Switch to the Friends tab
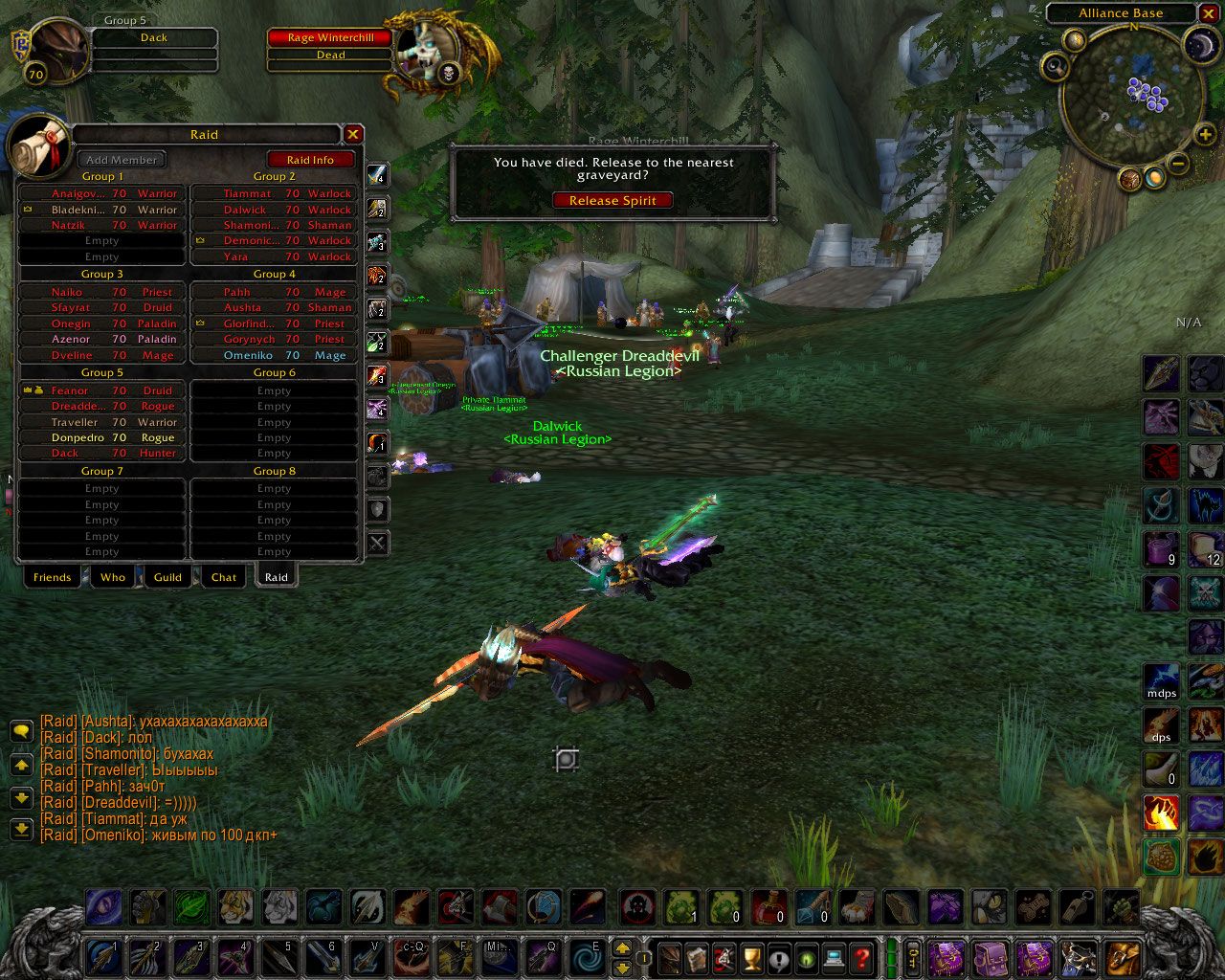This screenshot has height=980, width=1225. 52,577
